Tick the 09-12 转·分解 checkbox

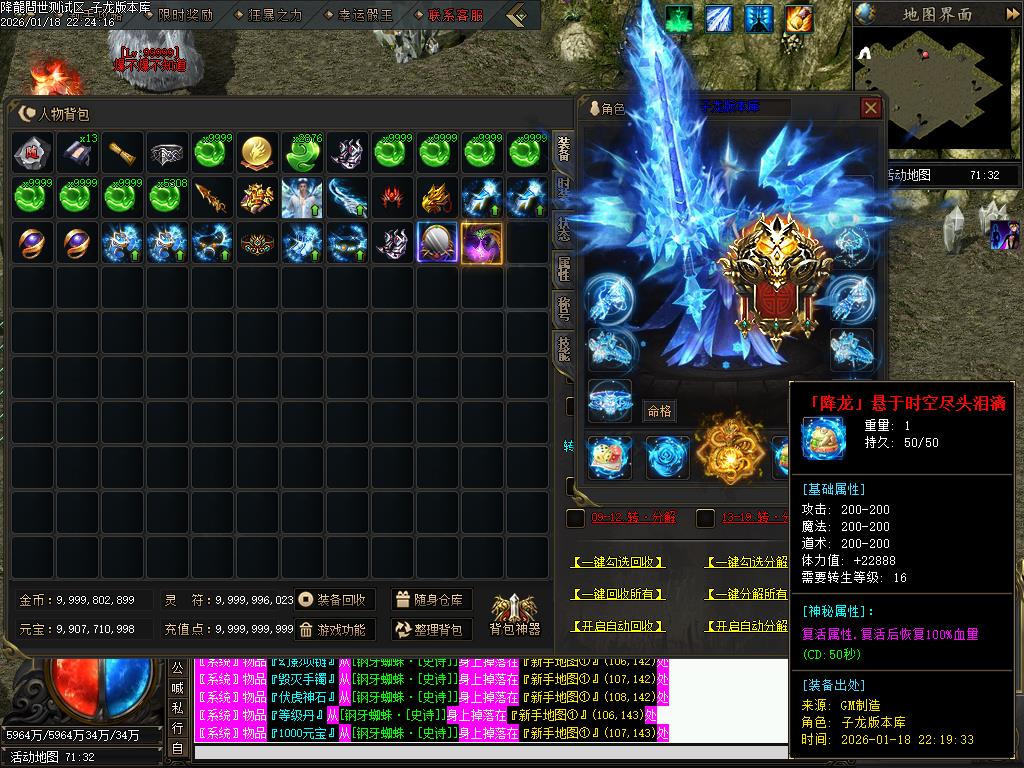tap(575, 518)
